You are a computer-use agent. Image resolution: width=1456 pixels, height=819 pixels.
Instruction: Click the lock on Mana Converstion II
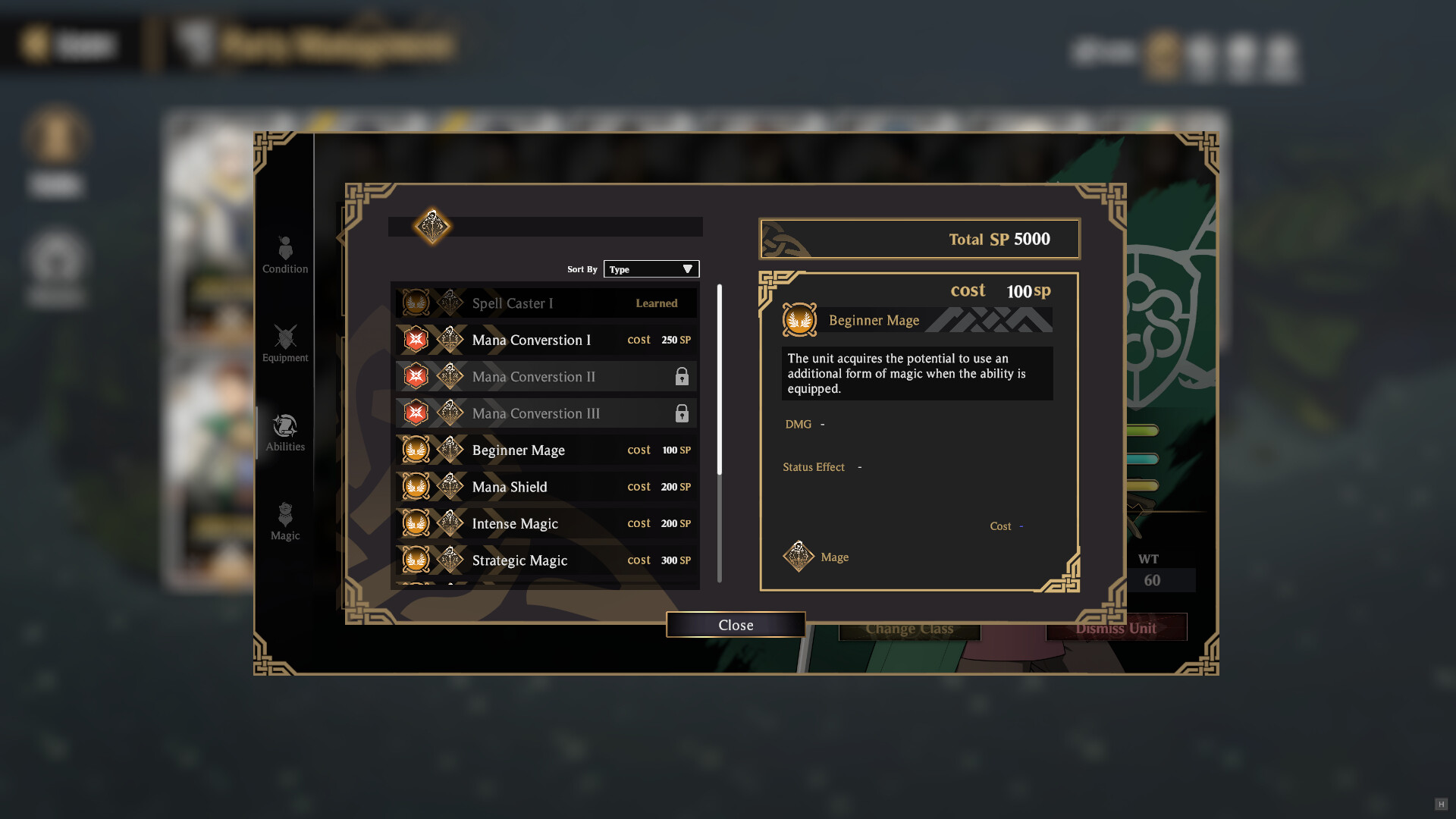682,376
